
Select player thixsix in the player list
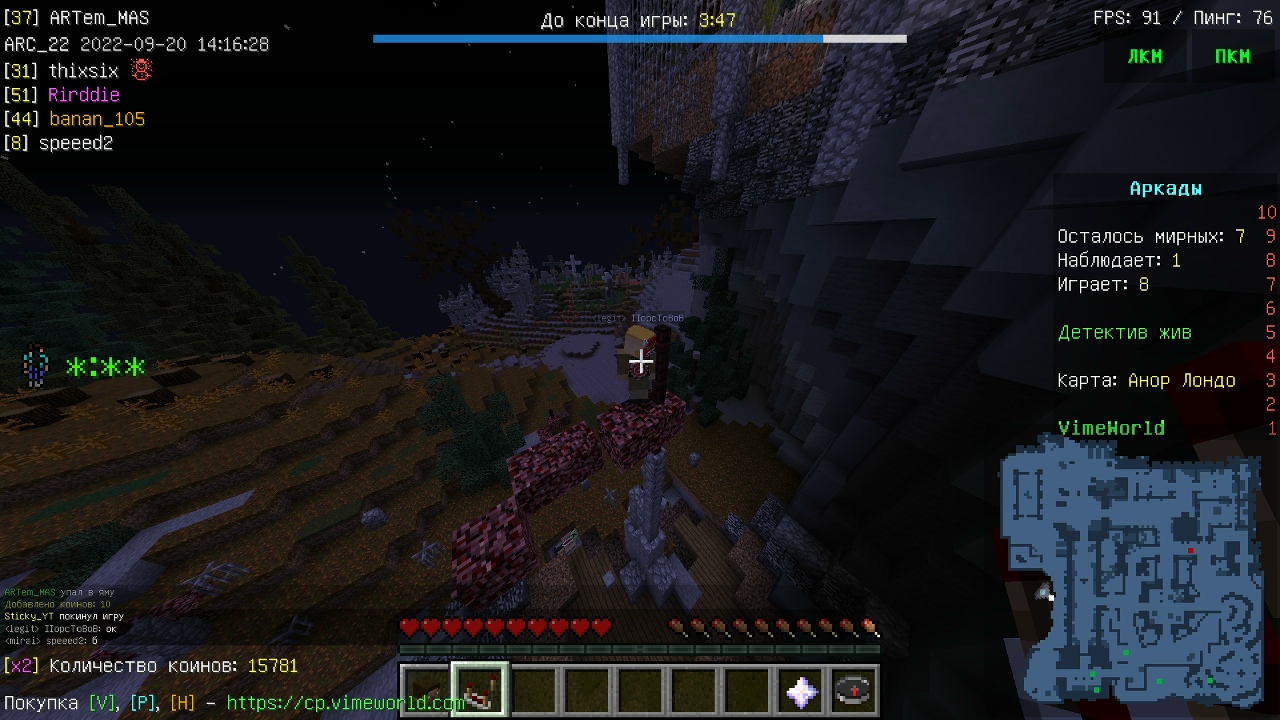pos(83,71)
